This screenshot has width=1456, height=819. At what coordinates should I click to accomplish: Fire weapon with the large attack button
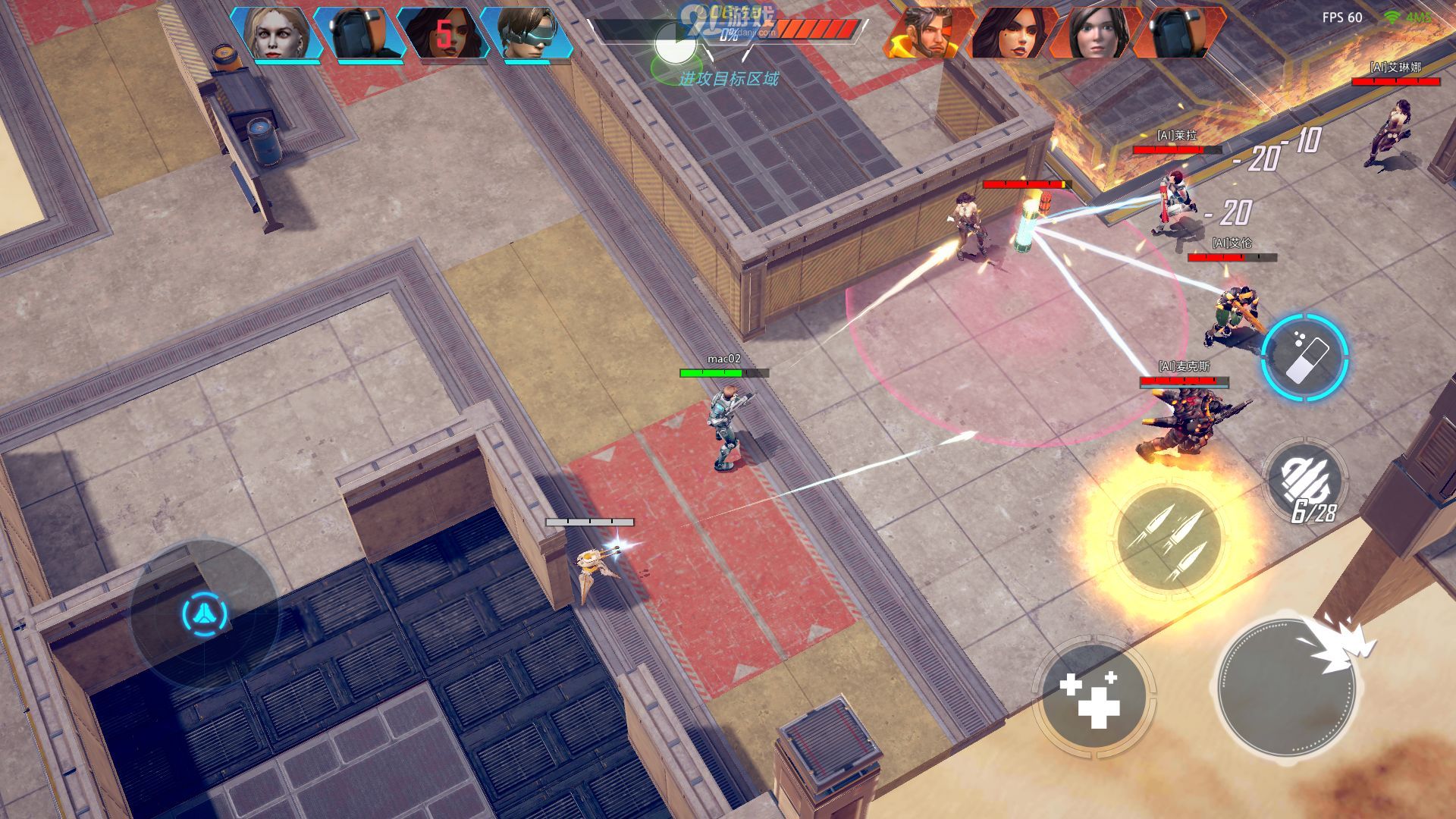tap(1286, 688)
